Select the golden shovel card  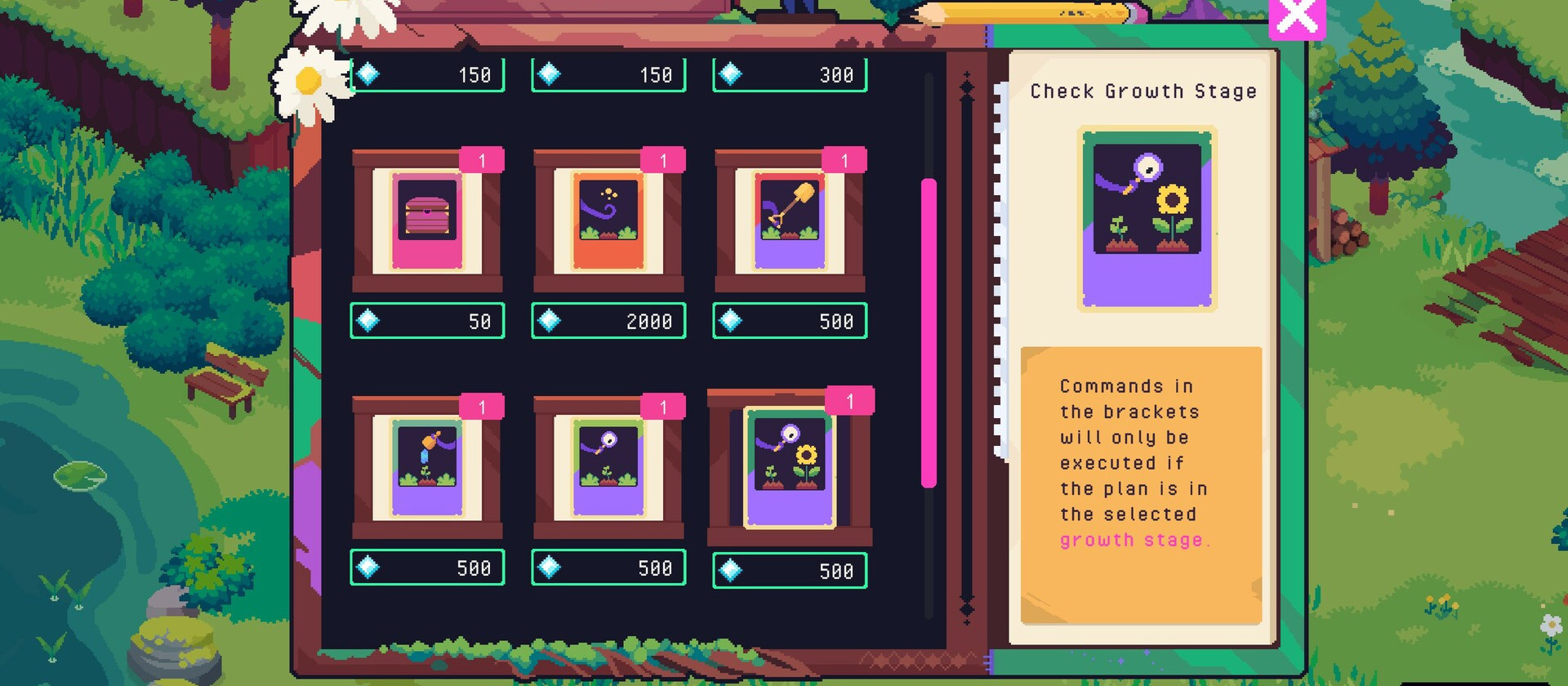[x=790, y=220]
